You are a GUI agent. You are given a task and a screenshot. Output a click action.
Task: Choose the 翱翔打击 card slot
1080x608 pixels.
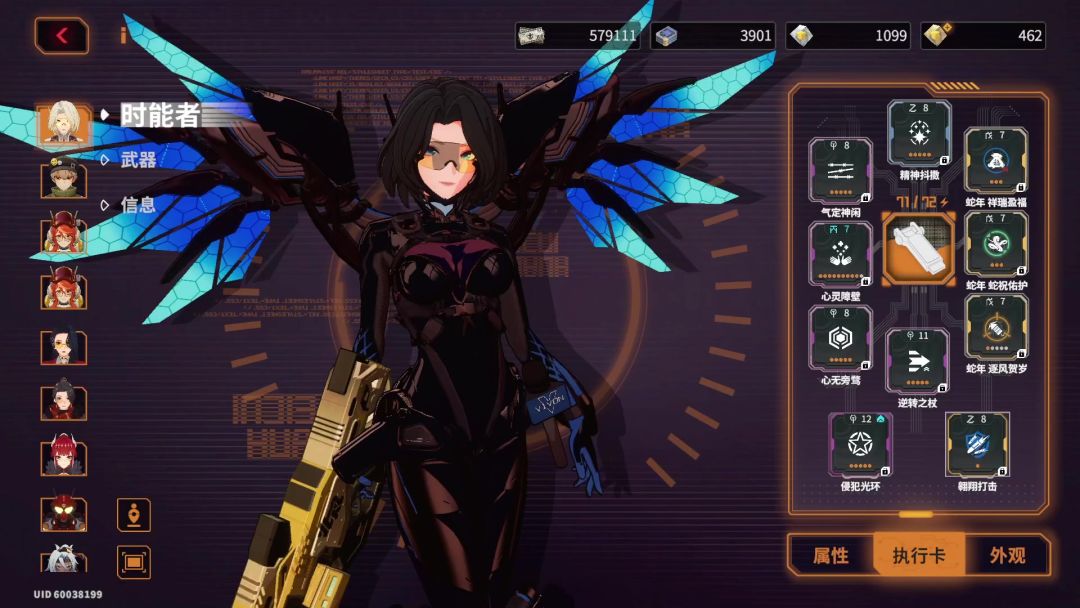click(x=976, y=444)
